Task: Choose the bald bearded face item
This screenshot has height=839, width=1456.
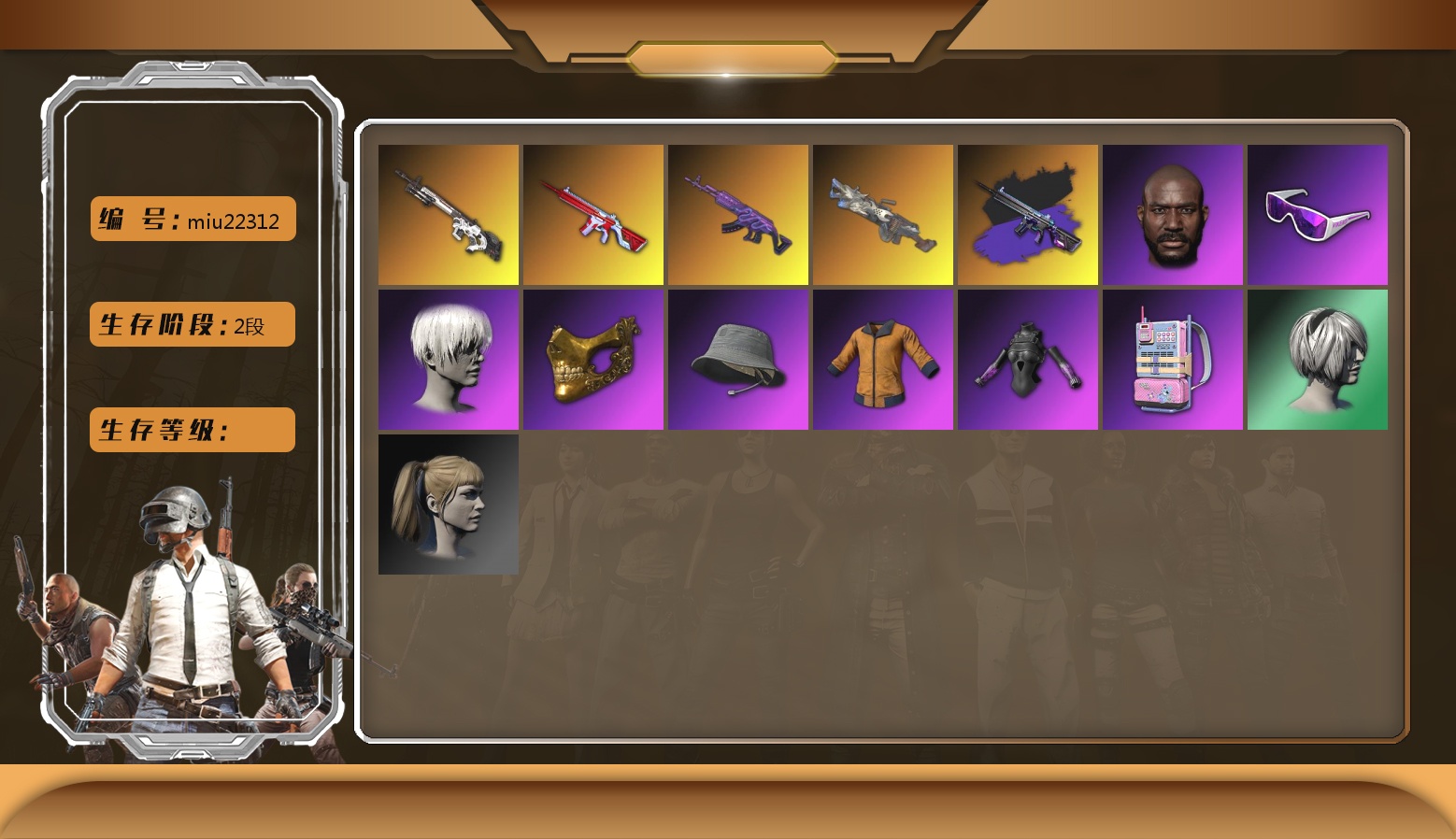Action: point(1173,215)
